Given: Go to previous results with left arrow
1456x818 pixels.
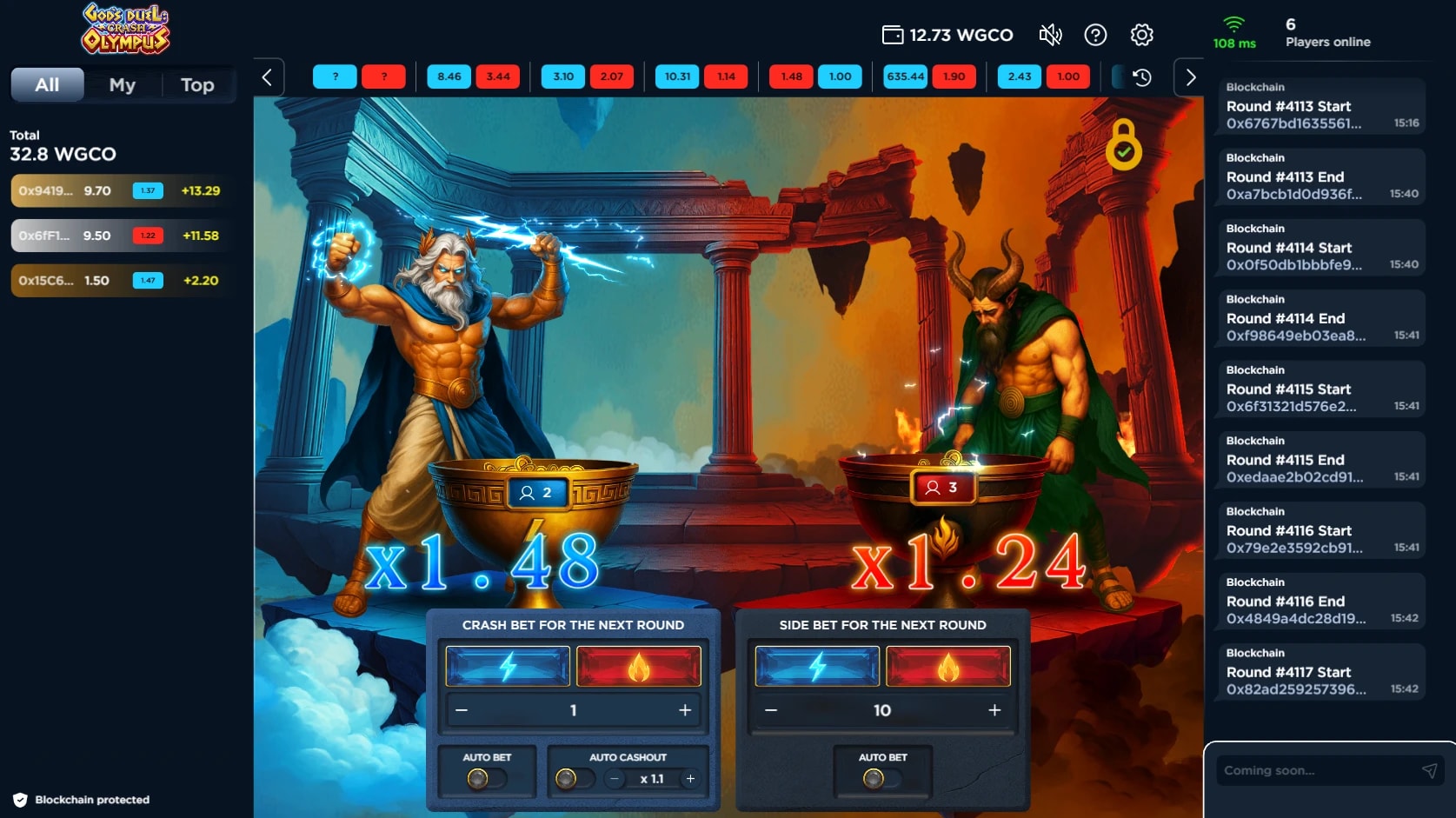Looking at the screenshot, I should (x=268, y=77).
